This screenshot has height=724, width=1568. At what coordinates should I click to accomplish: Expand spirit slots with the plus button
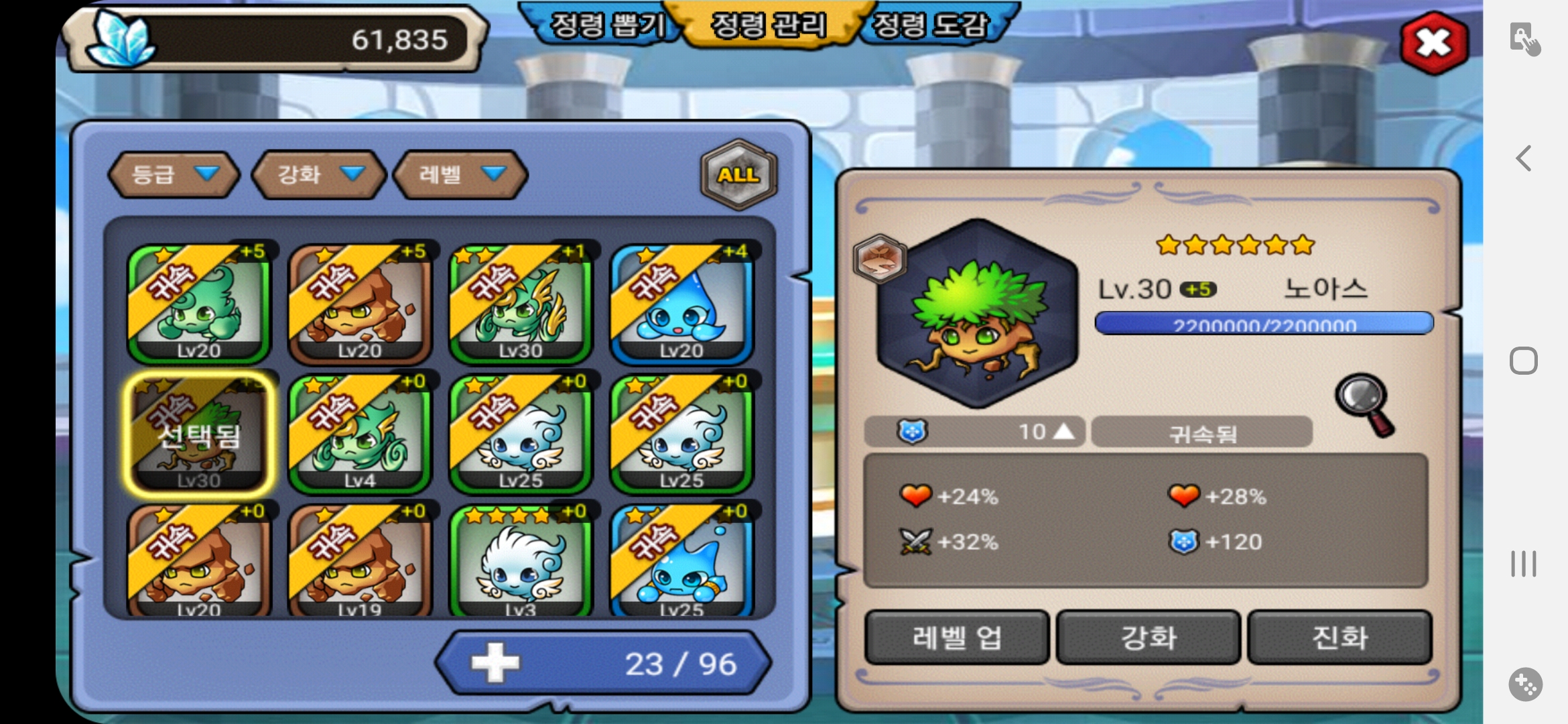(495, 663)
